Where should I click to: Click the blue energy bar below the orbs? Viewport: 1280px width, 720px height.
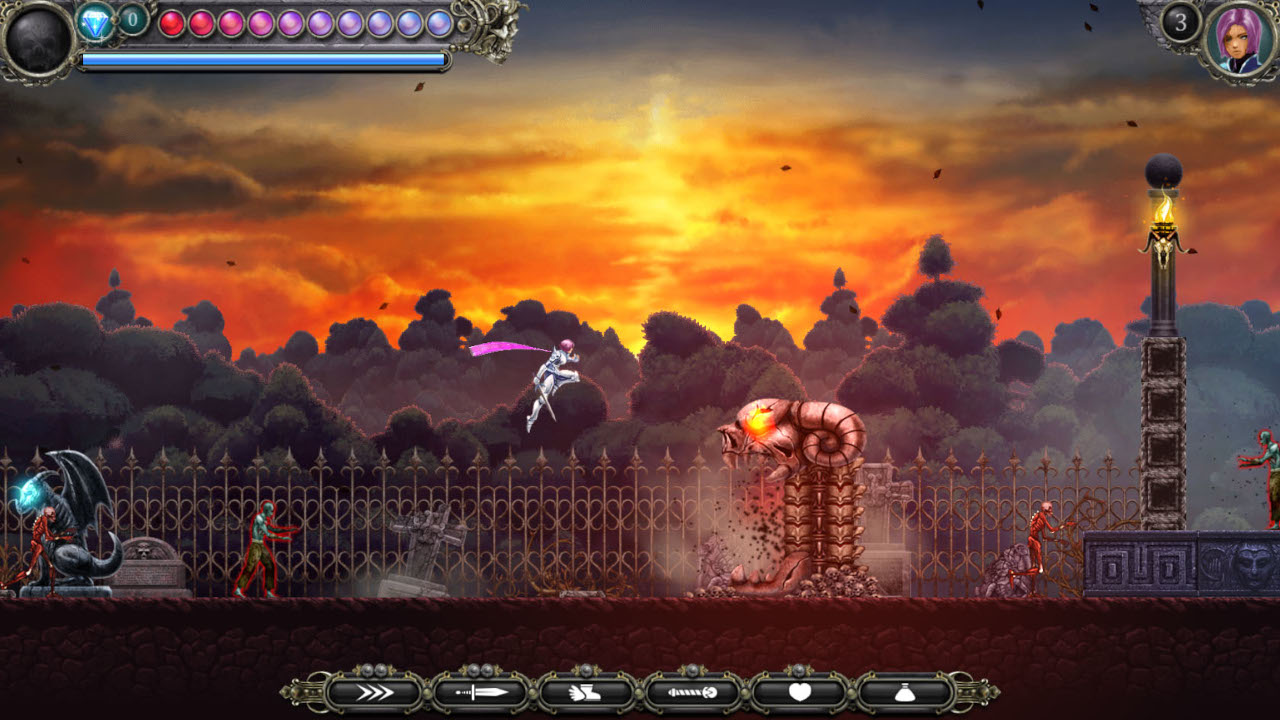coord(262,58)
